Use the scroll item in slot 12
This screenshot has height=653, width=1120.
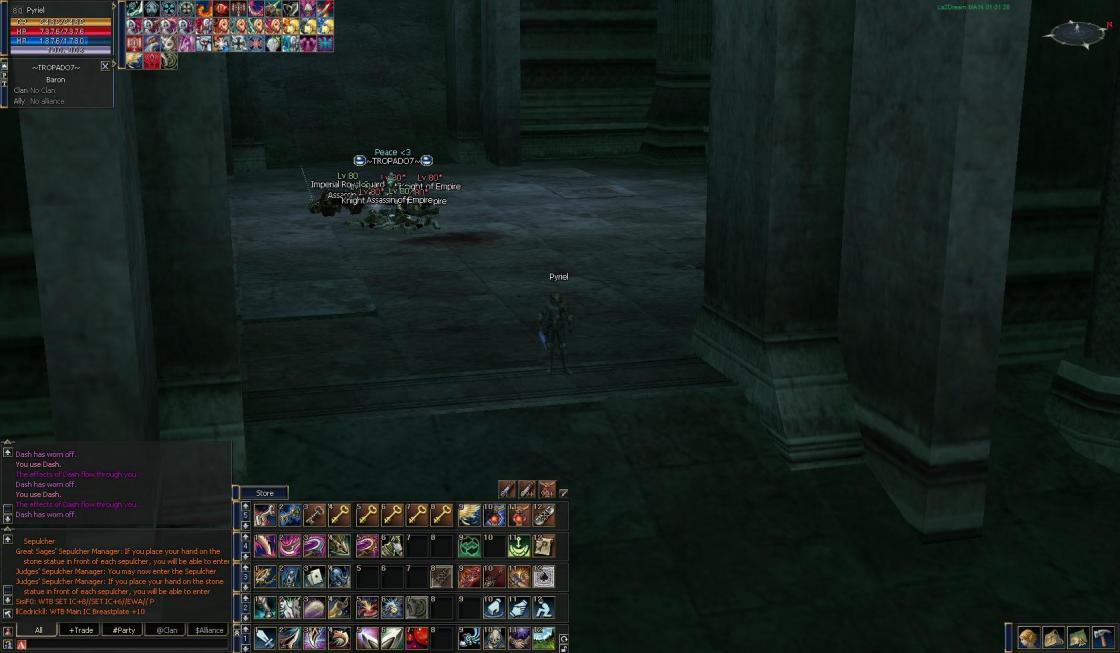coord(544,546)
